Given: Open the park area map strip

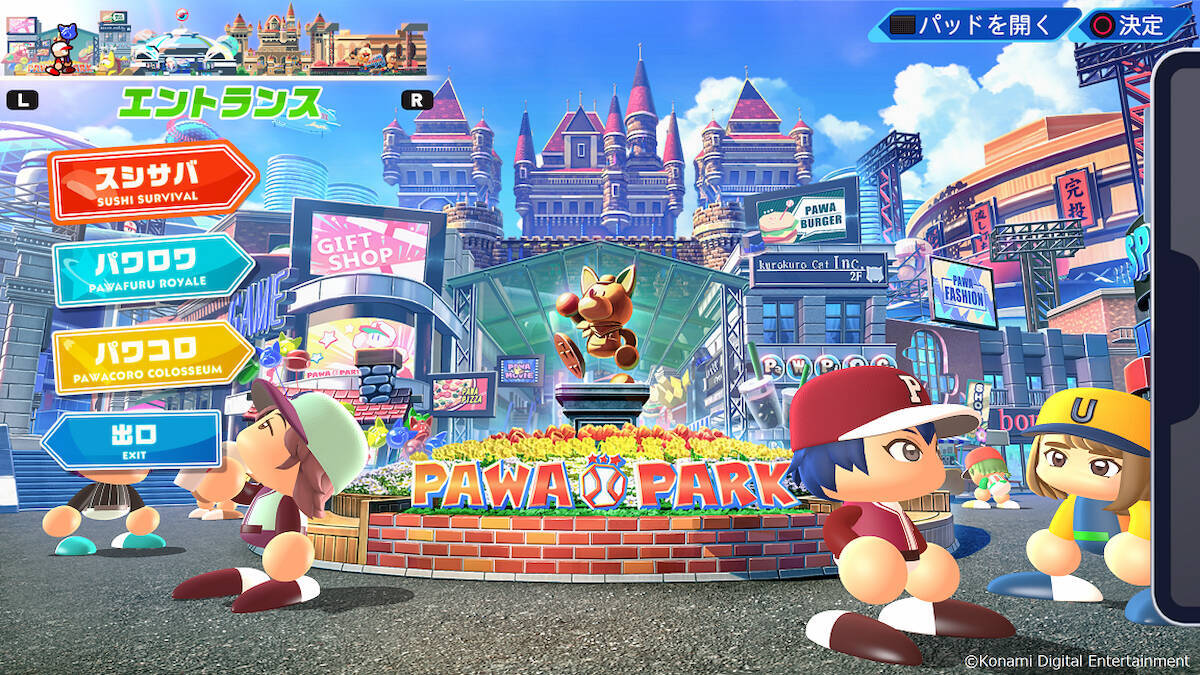Looking at the screenshot, I should coord(216,42).
